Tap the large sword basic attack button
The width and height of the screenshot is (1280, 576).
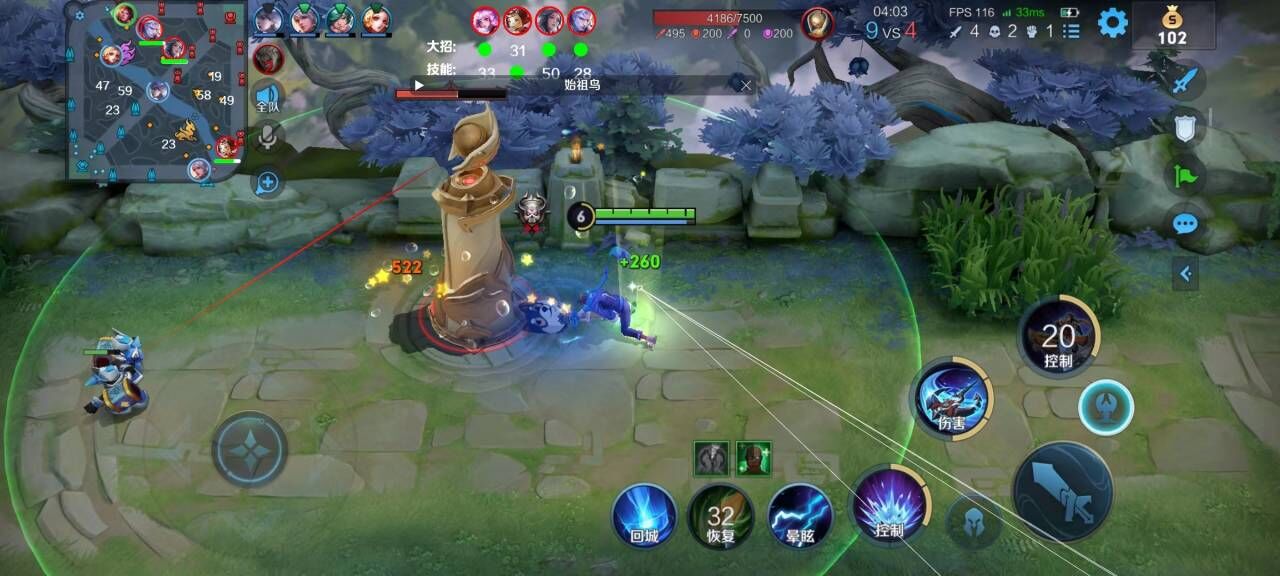1062,492
